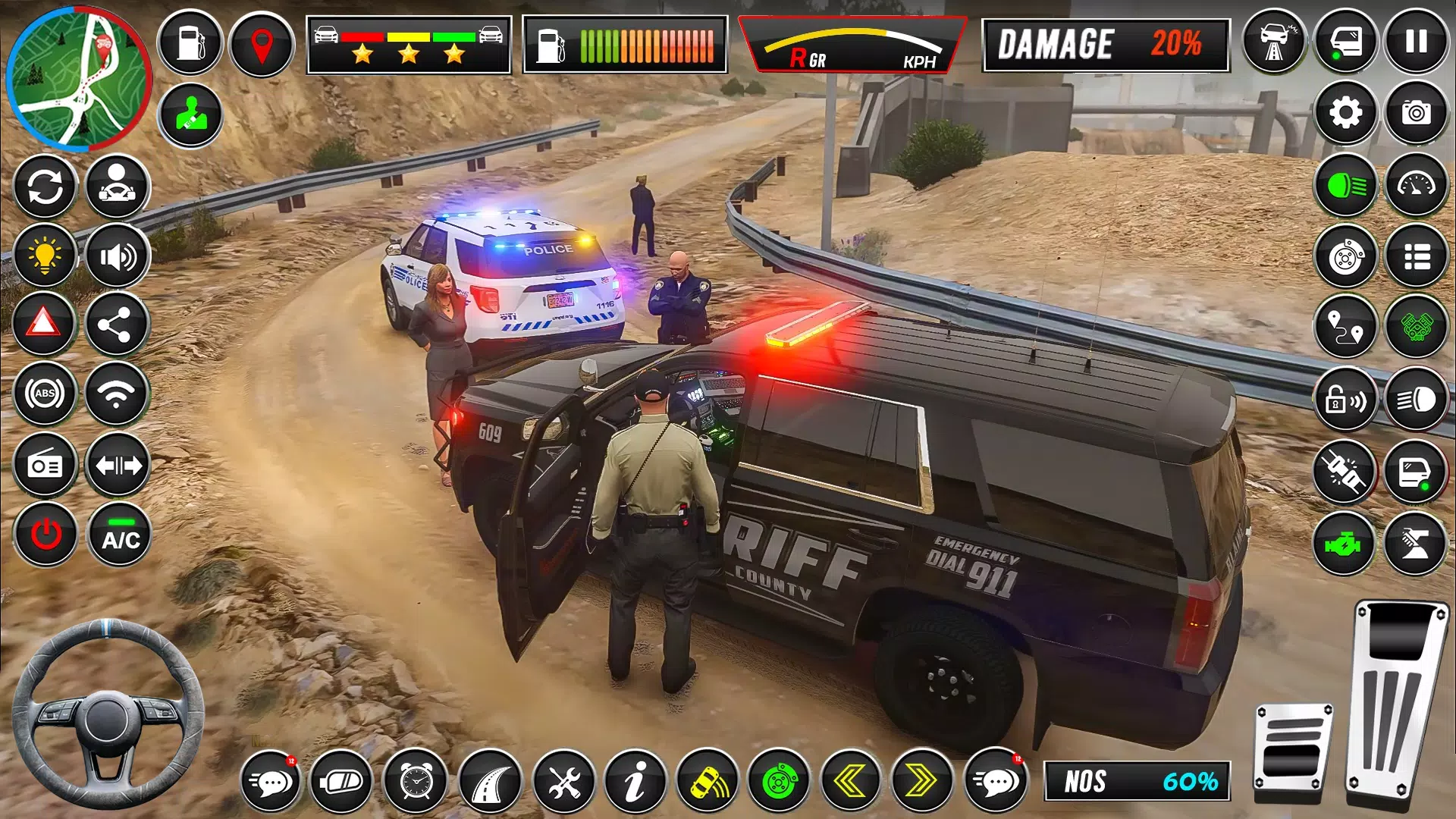Toggle the green headlight button

tap(1345, 186)
